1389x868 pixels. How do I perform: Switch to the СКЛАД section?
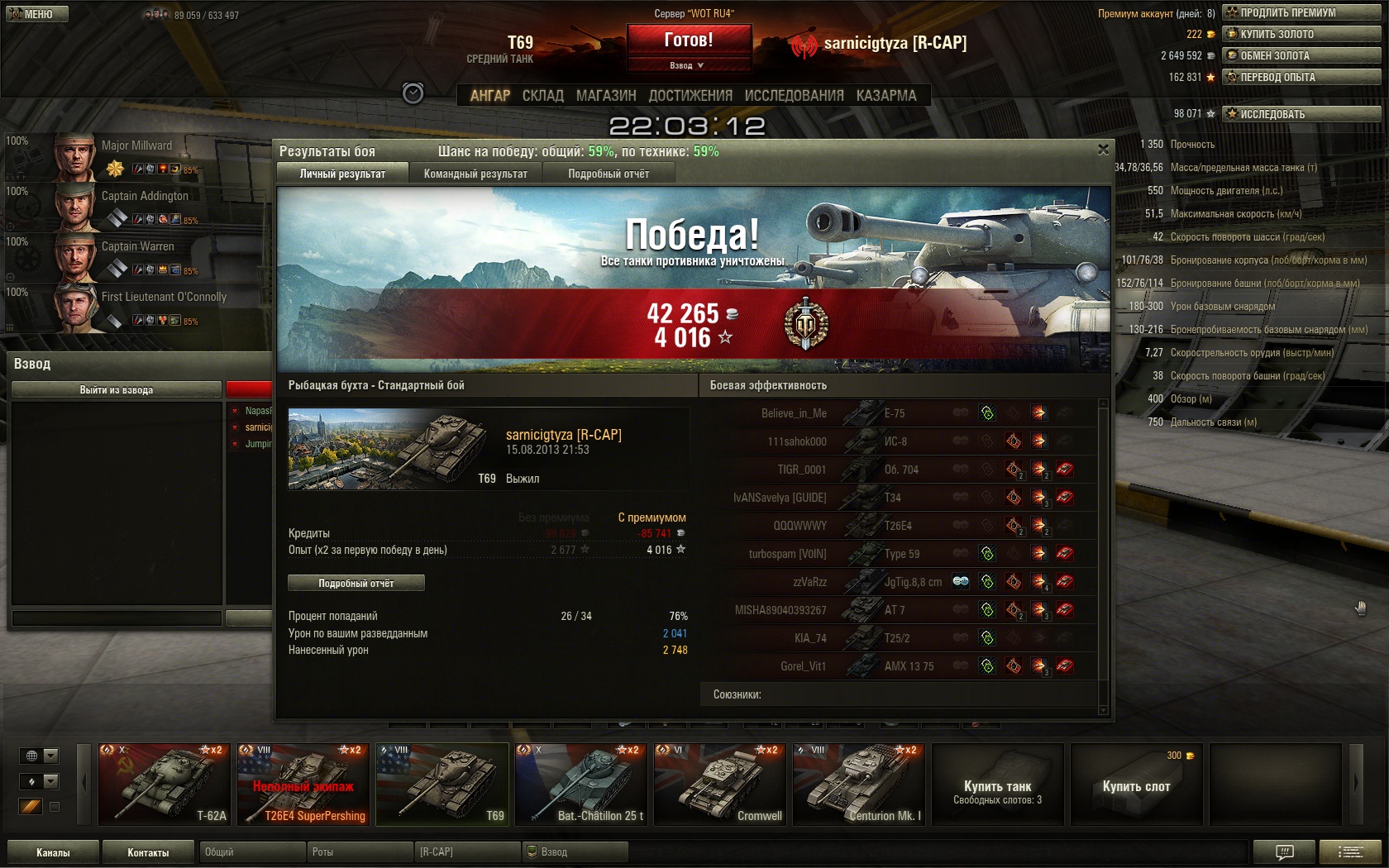click(x=542, y=96)
